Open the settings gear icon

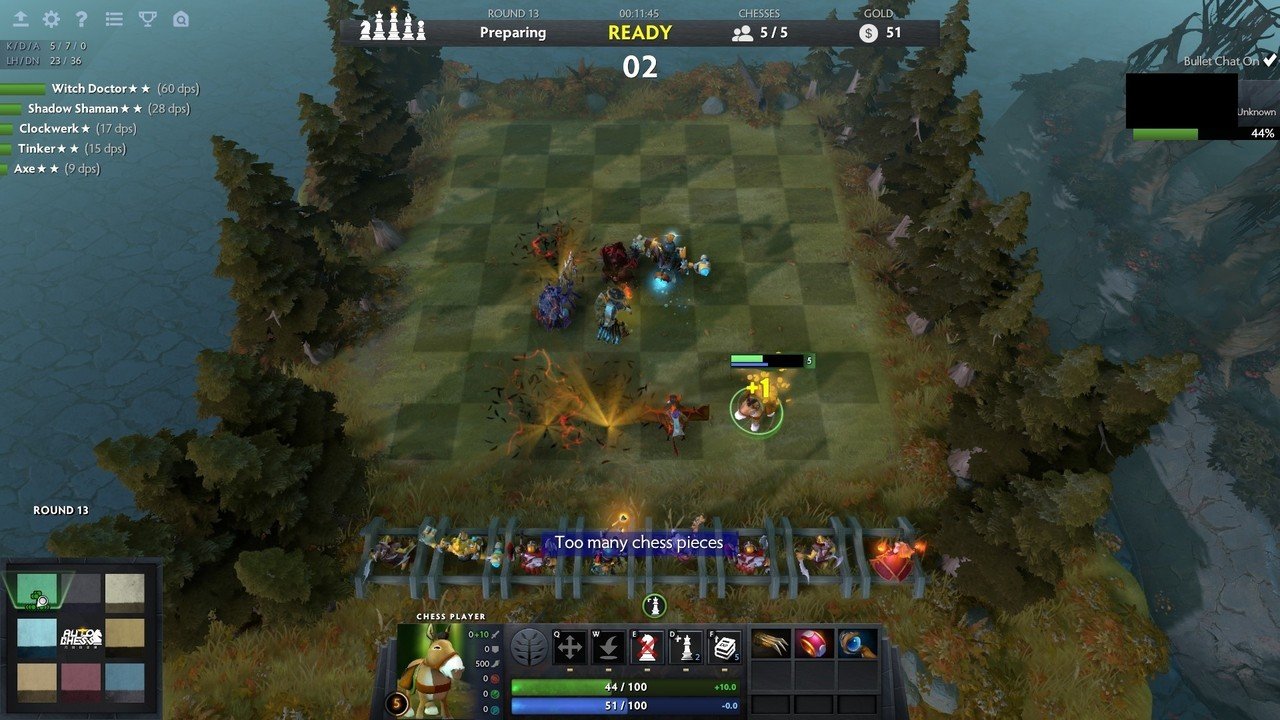pos(51,19)
